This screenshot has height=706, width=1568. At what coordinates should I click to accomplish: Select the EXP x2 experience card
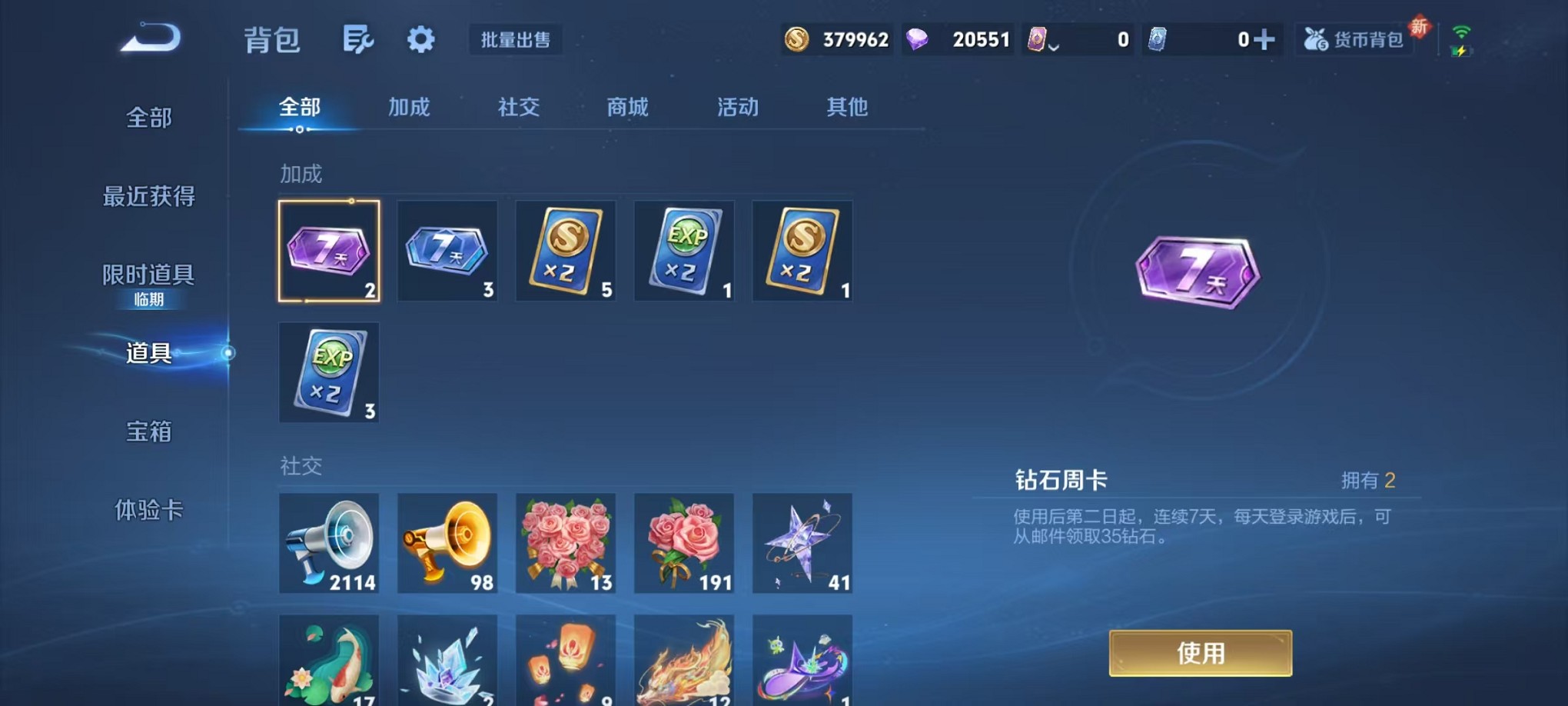tap(684, 251)
